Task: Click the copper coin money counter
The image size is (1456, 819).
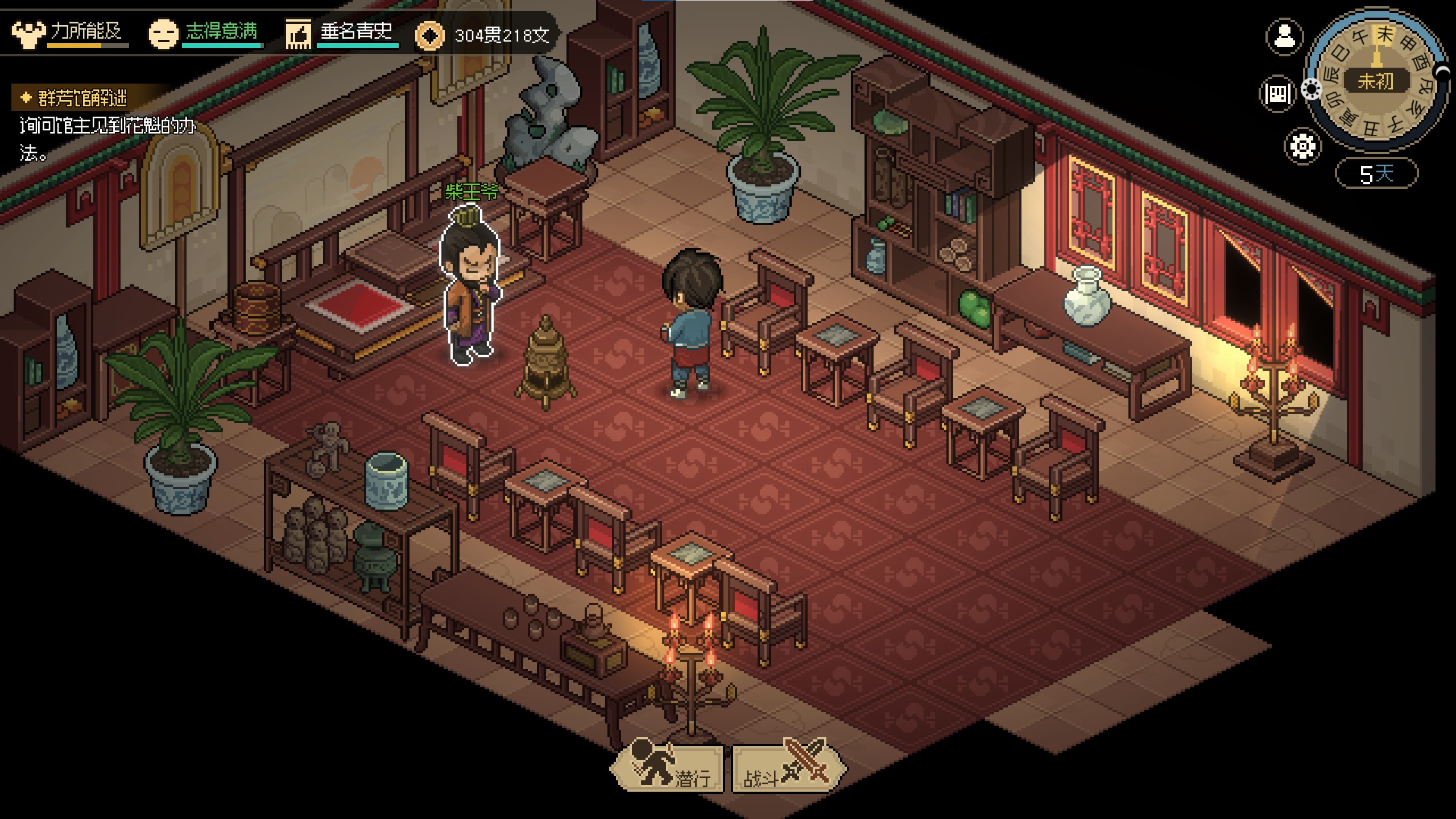Action: tap(483, 36)
